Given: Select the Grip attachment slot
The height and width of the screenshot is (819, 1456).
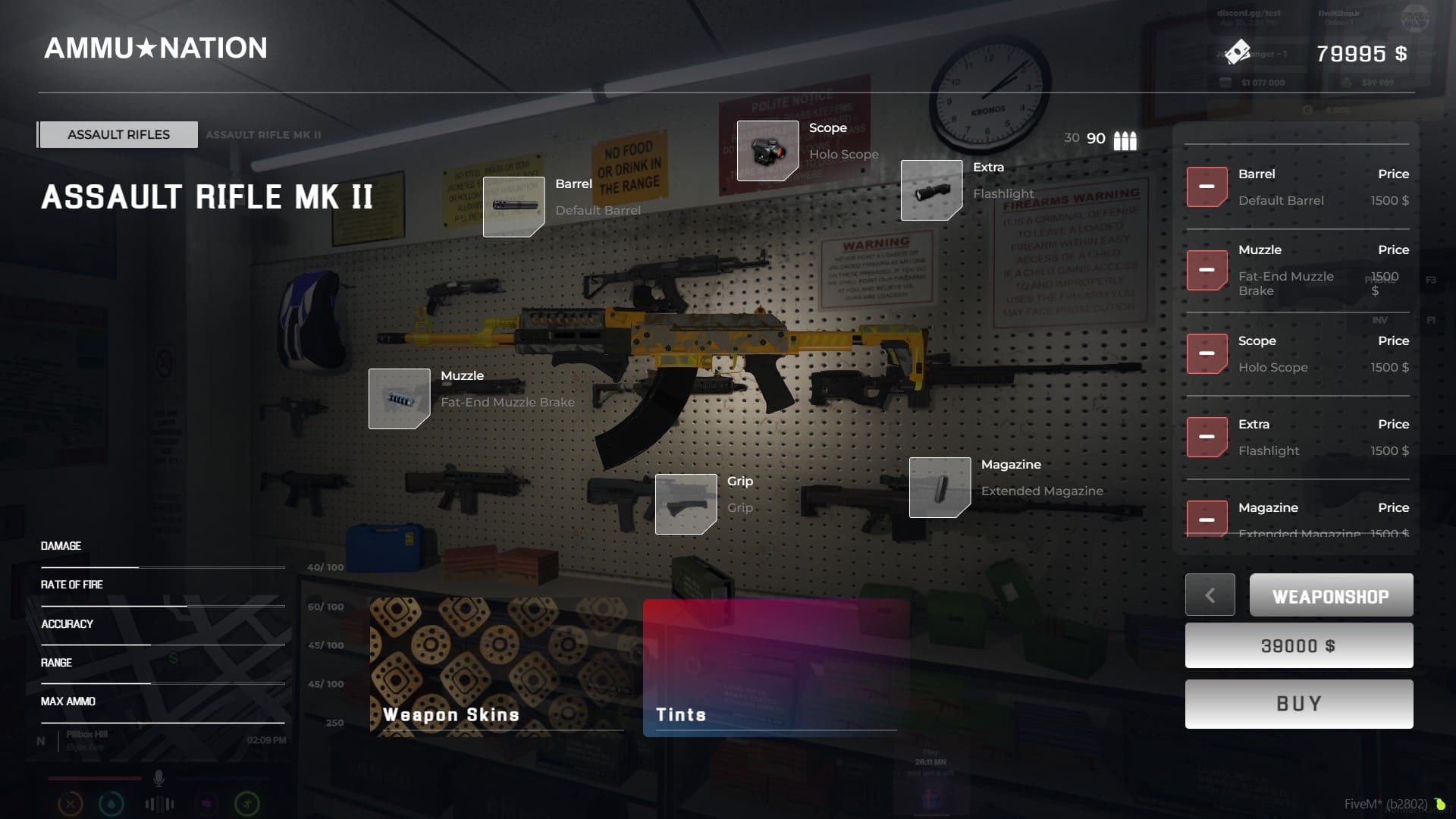Looking at the screenshot, I should (x=686, y=504).
